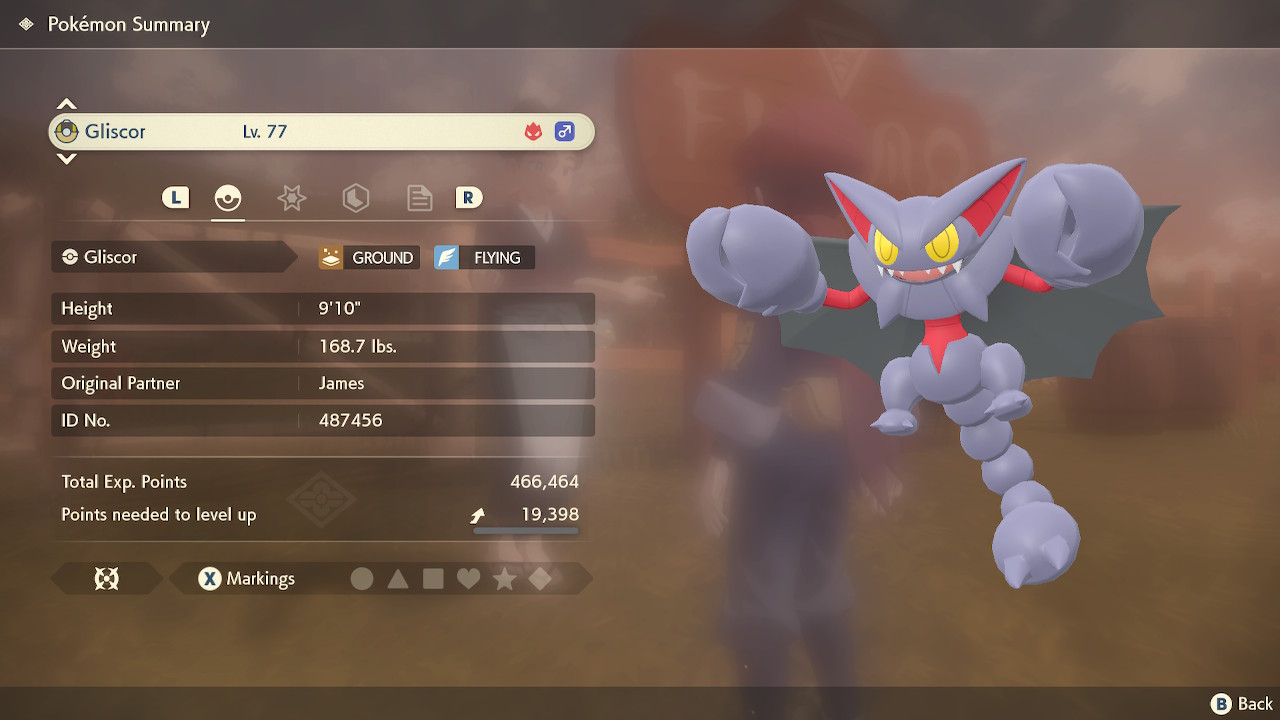The height and width of the screenshot is (720, 1280).
Task: Toggle the circle marking for Gliscor
Action: pyautogui.click(x=362, y=578)
